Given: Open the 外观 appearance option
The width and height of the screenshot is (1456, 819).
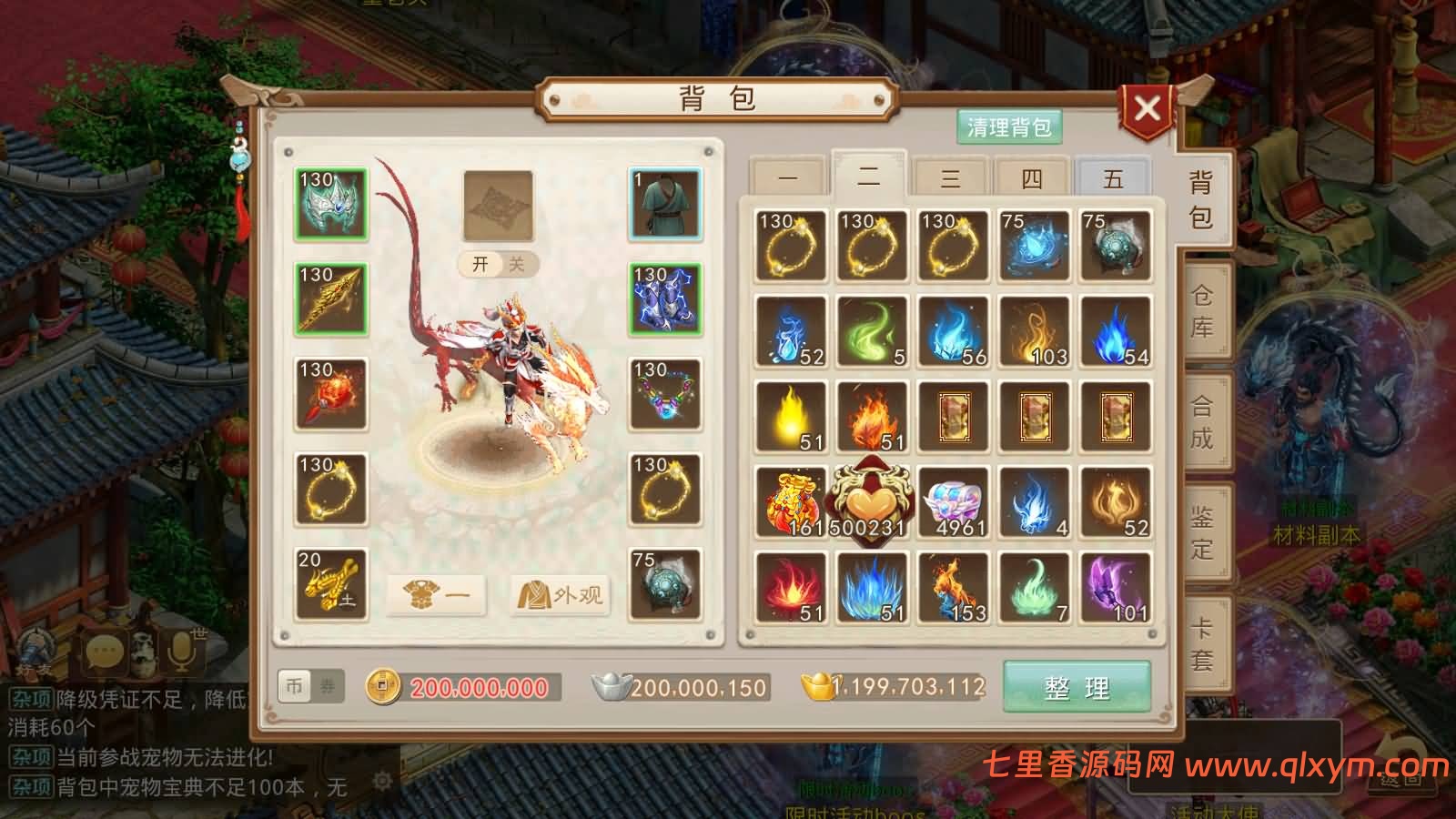Looking at the screenshot, I should click(561, 592).
